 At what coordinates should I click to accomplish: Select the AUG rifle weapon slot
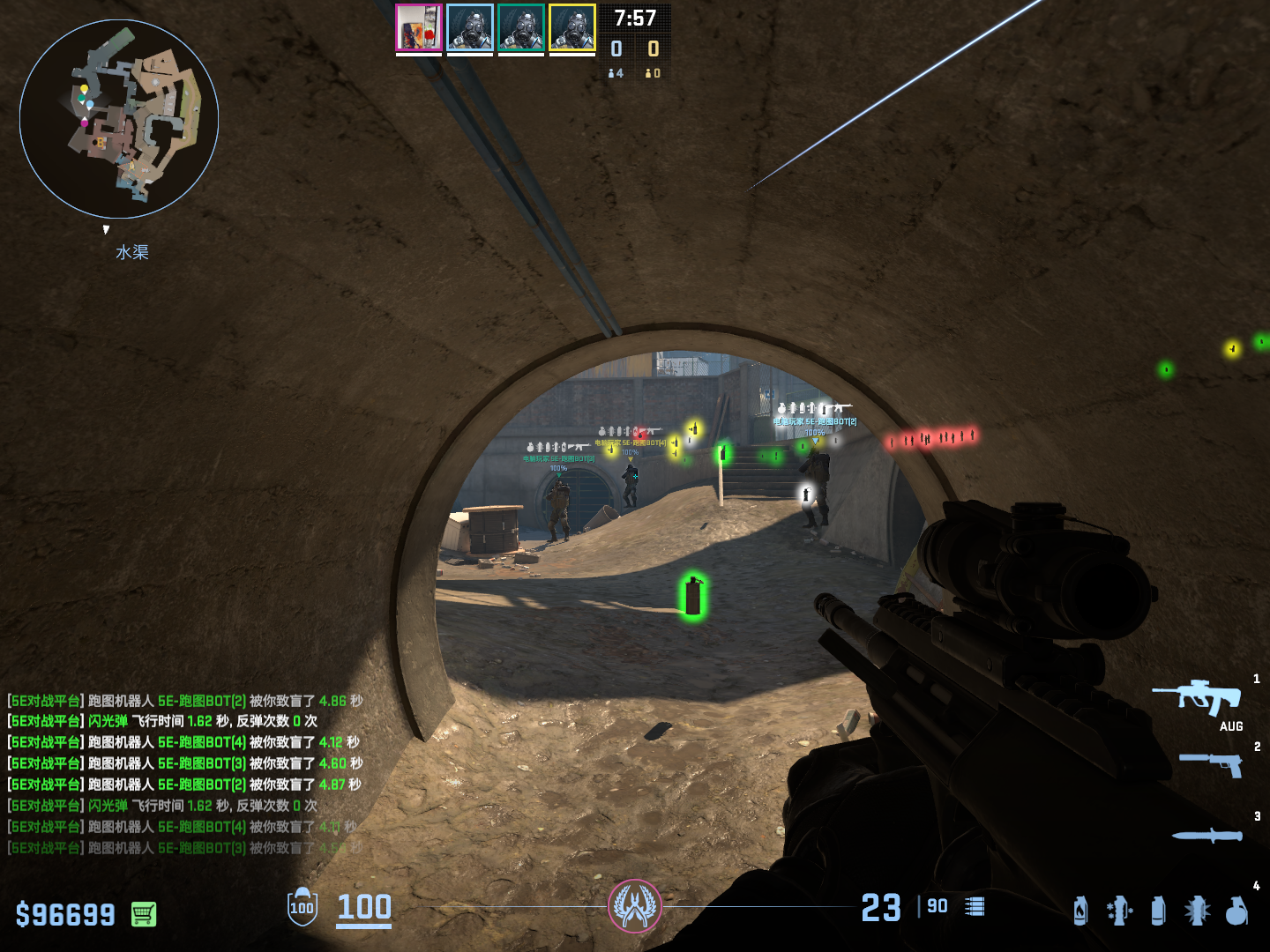tap(1199, 697)
